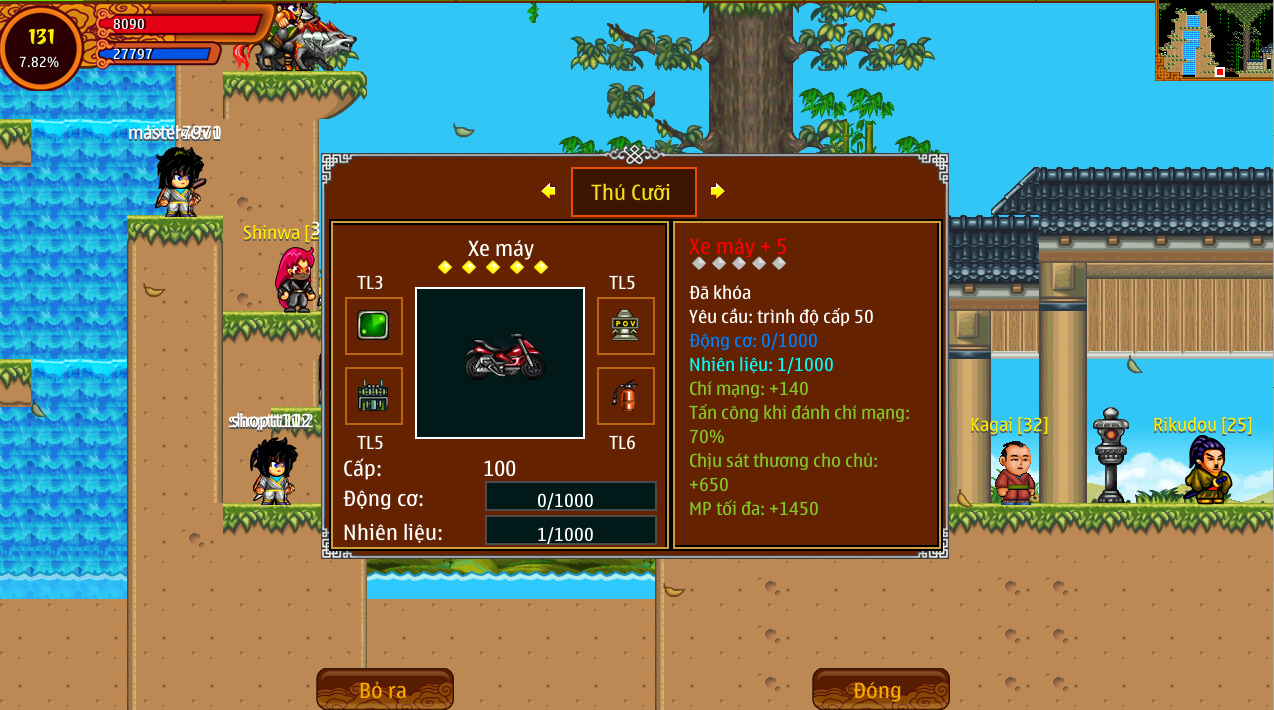This screenshot has height=710, width=1274.
Task: Close the panel with Đóng
Action: 879,689
